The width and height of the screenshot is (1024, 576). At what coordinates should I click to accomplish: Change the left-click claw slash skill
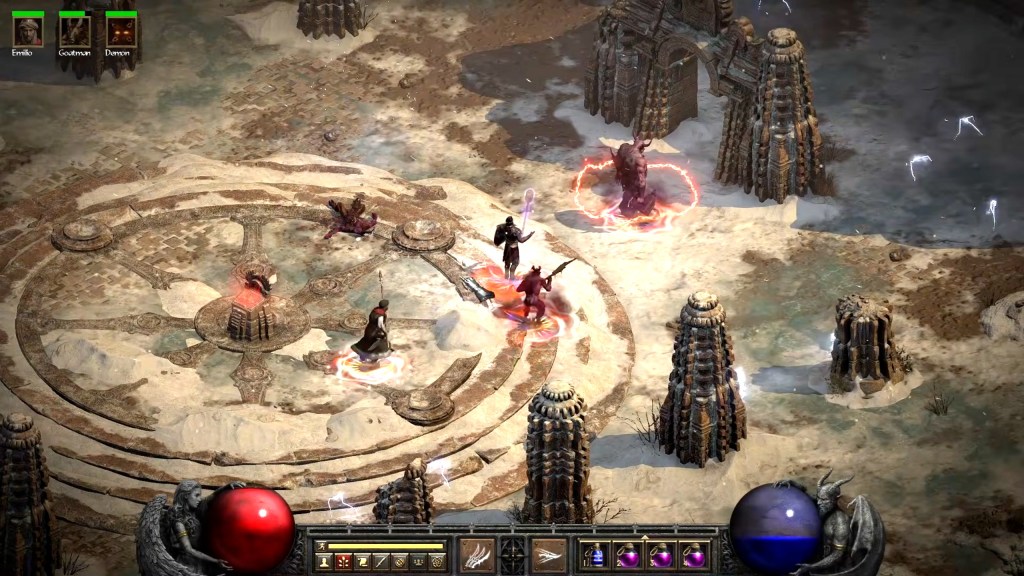[477, 554]
